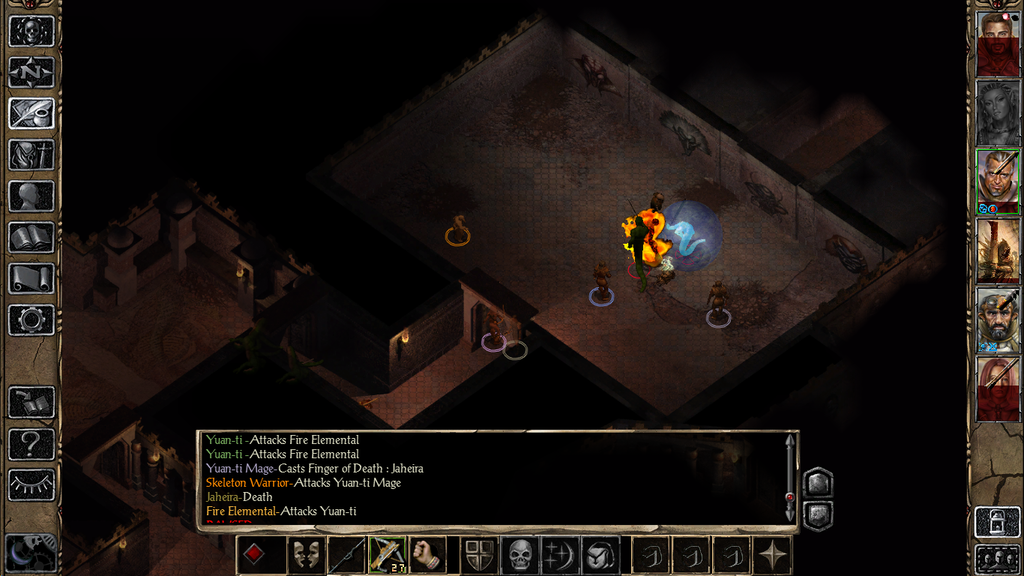Open special abilities via the star icon

(774, 555)
